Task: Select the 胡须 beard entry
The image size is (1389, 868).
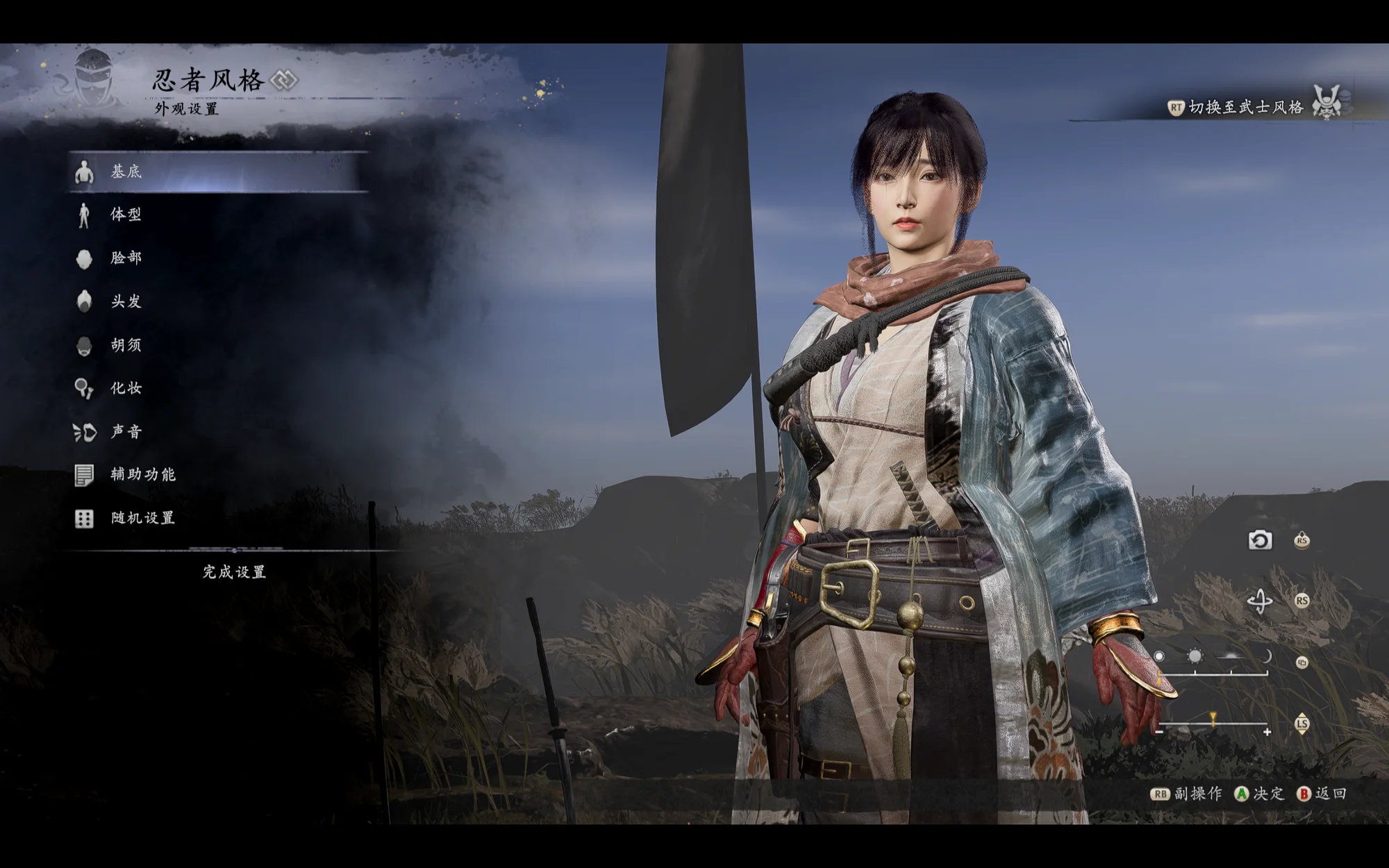Action: pyautogui.click(x=126, y=345)
